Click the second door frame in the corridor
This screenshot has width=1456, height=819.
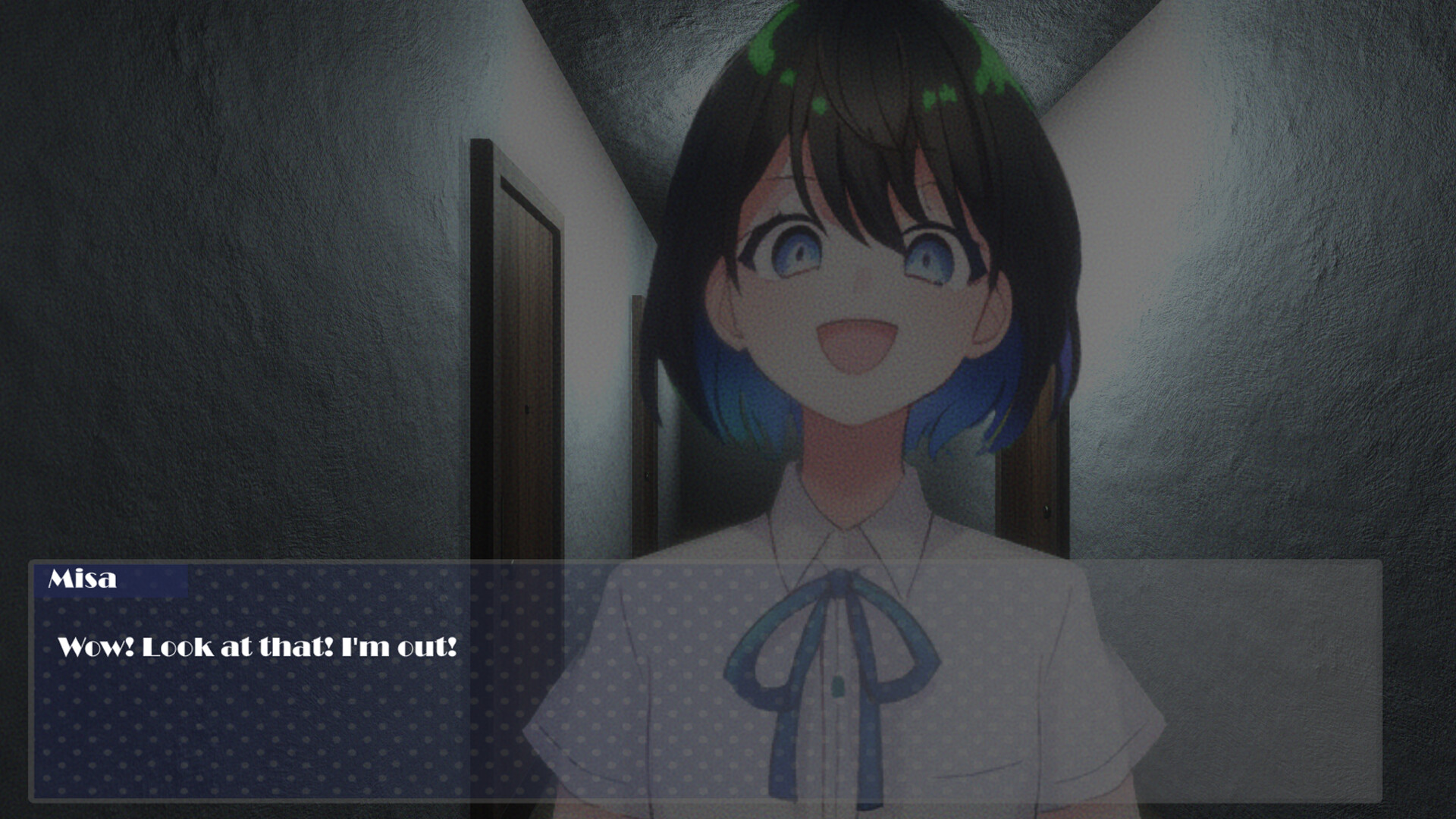(x=641, y=417)
